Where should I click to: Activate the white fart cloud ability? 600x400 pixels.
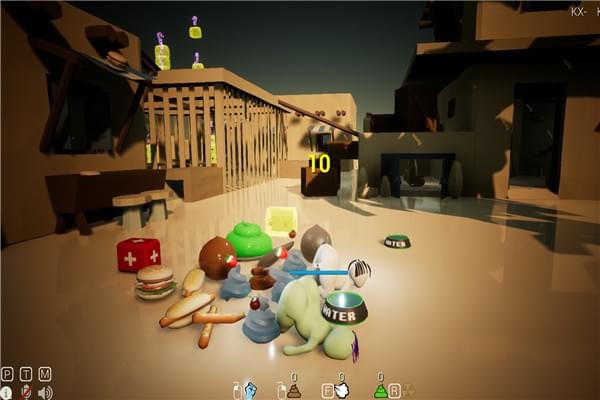340,390
